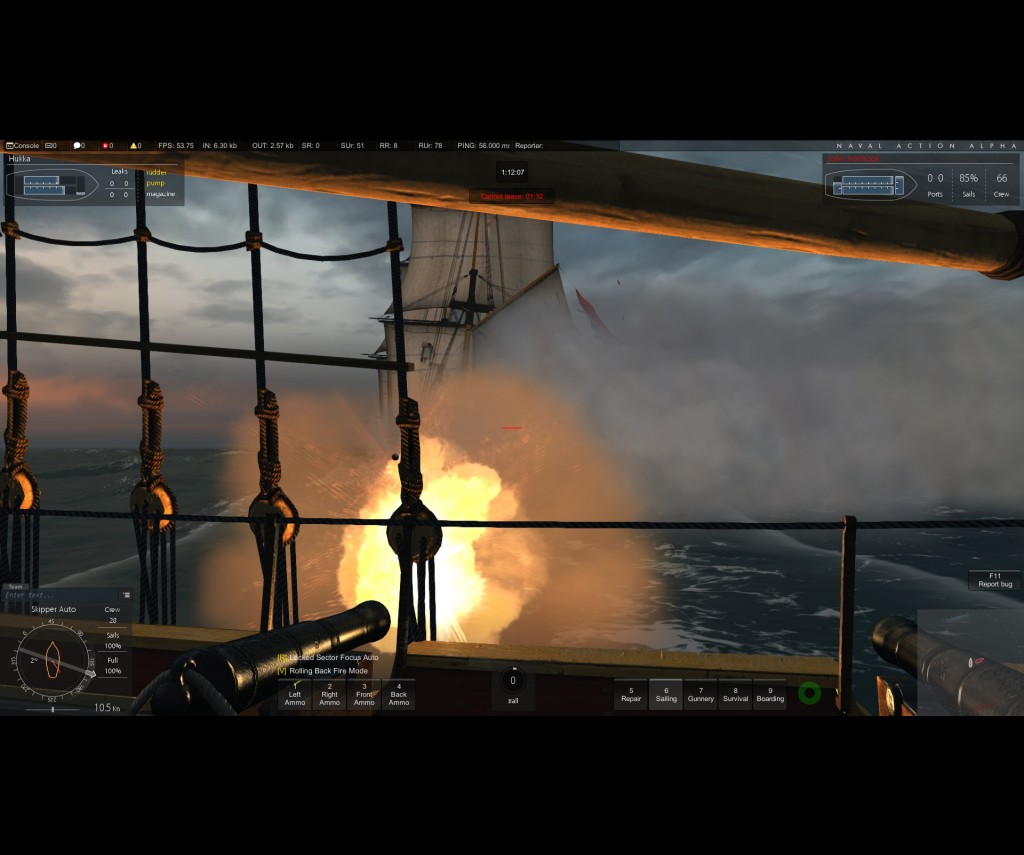Click the Report bug button
Viewport: 1024px width, 855px height.
[x=995, y=580]
